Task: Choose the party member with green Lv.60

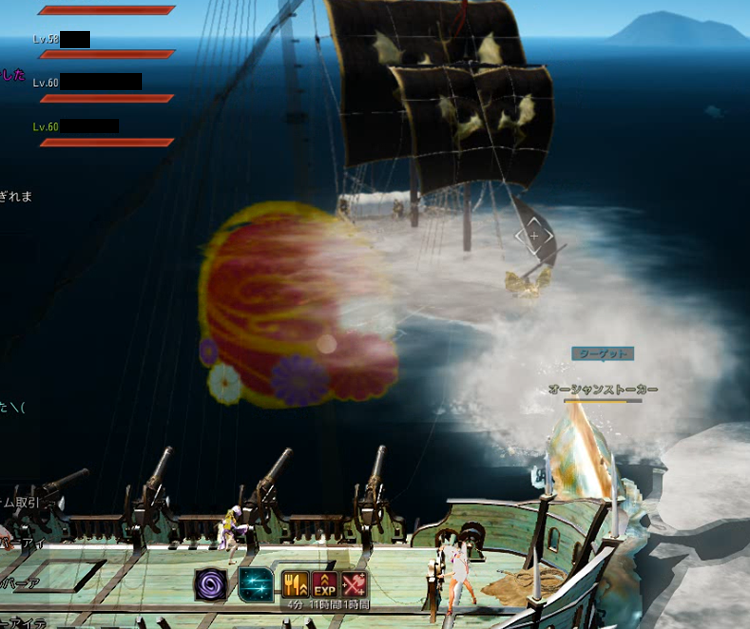Action: pos(76,127)
